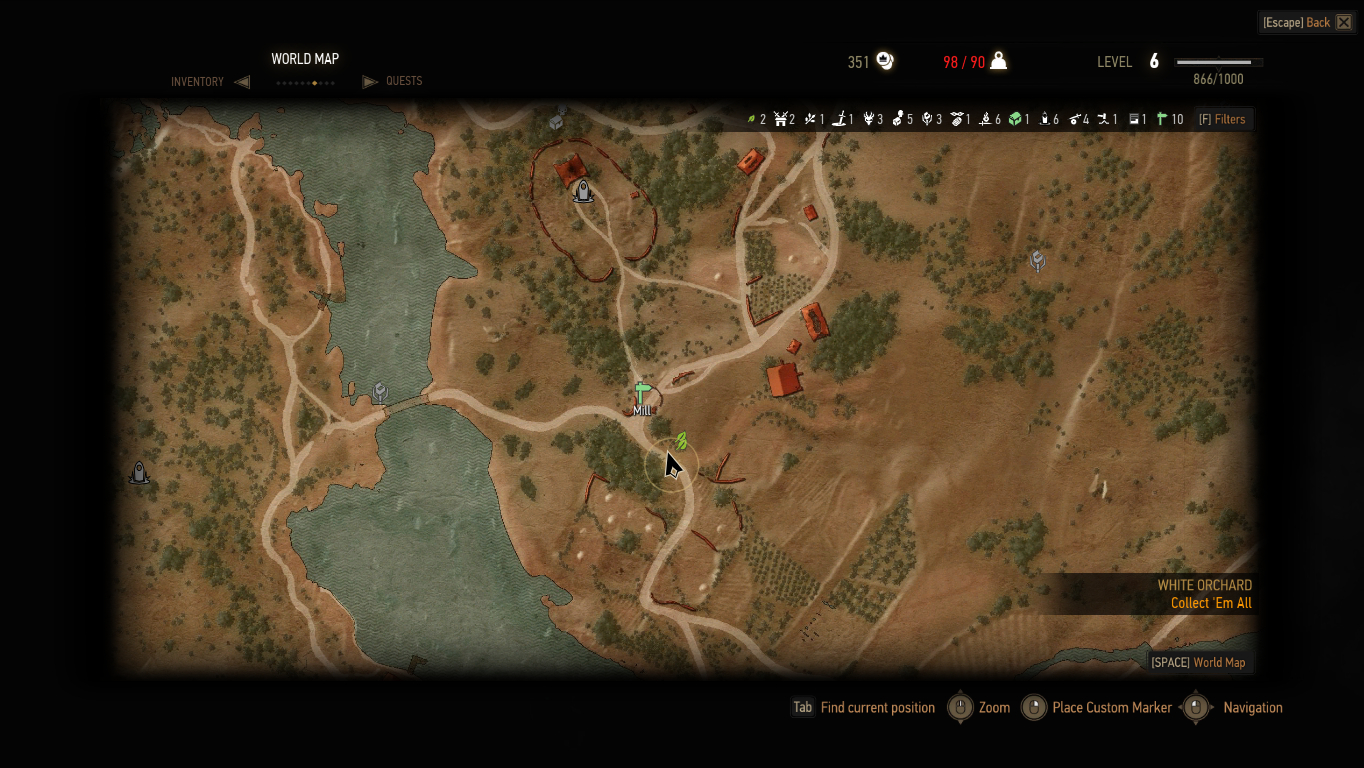Screen dimensions: 1364x768
Task: Select the stone marker on west edge
Action: point(139,472)
